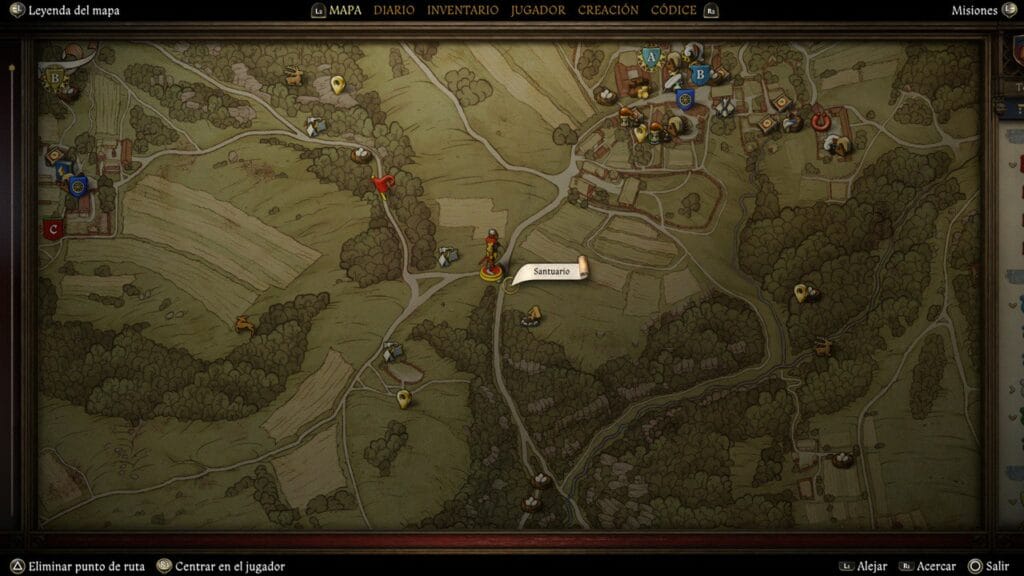Select the Santuario map label
The height and width of the screenshot is (576, 1024).
(551, 271)
